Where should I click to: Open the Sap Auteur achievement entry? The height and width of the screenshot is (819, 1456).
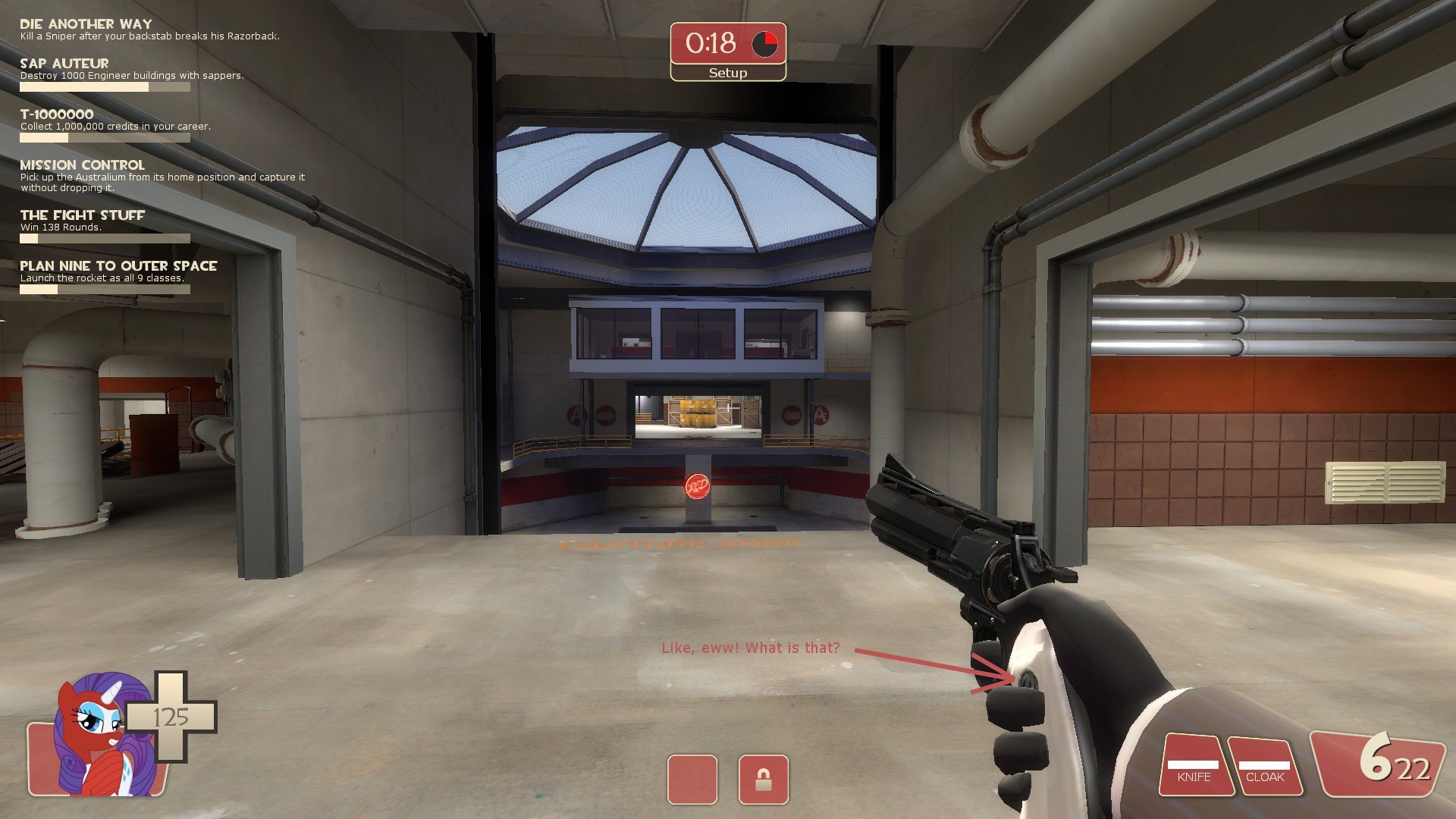(64, 64)
